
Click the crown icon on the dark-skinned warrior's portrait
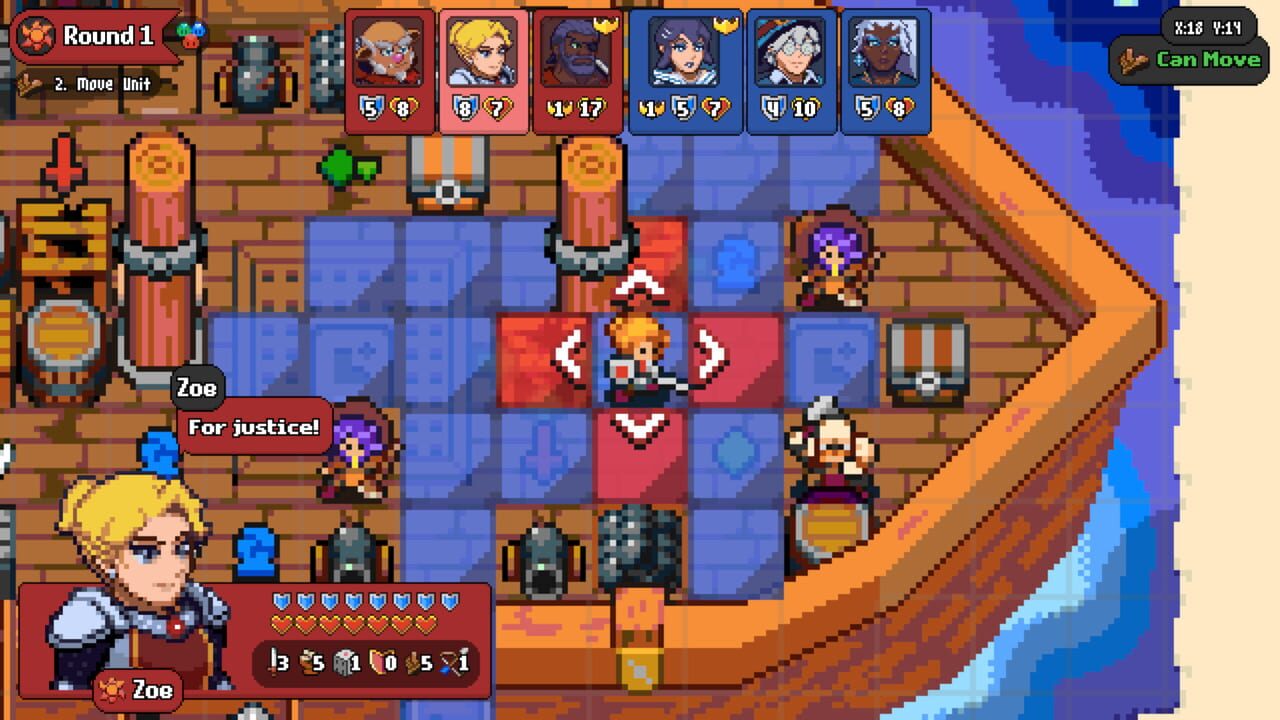pyautogui.click(x=605, y=25)
